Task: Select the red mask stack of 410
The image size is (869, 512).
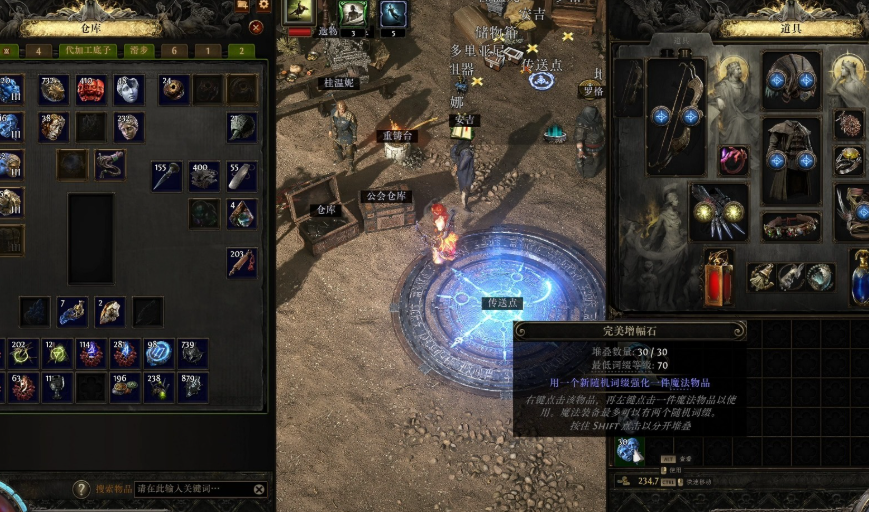Action: pyautogui.click(x=91, y=90)
